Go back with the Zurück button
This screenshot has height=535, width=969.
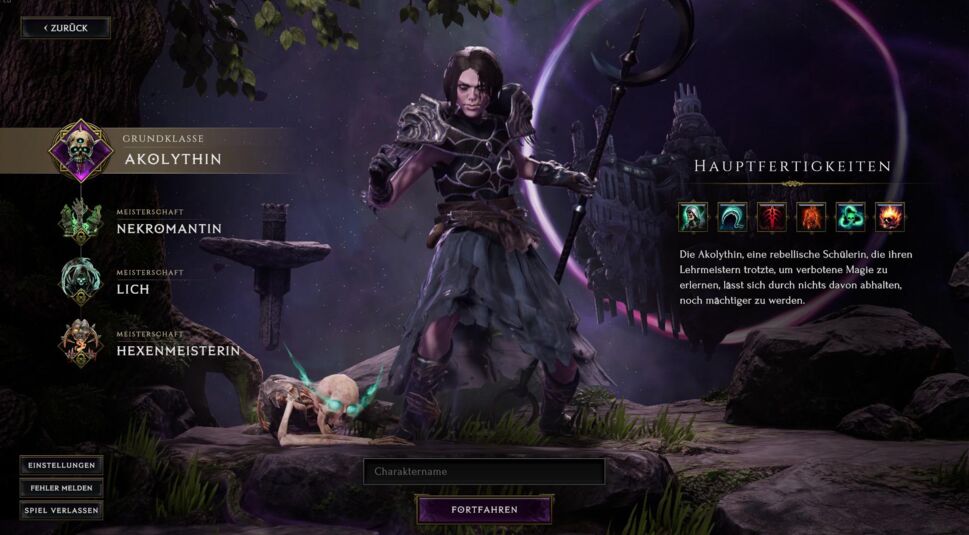click(66, 28)
